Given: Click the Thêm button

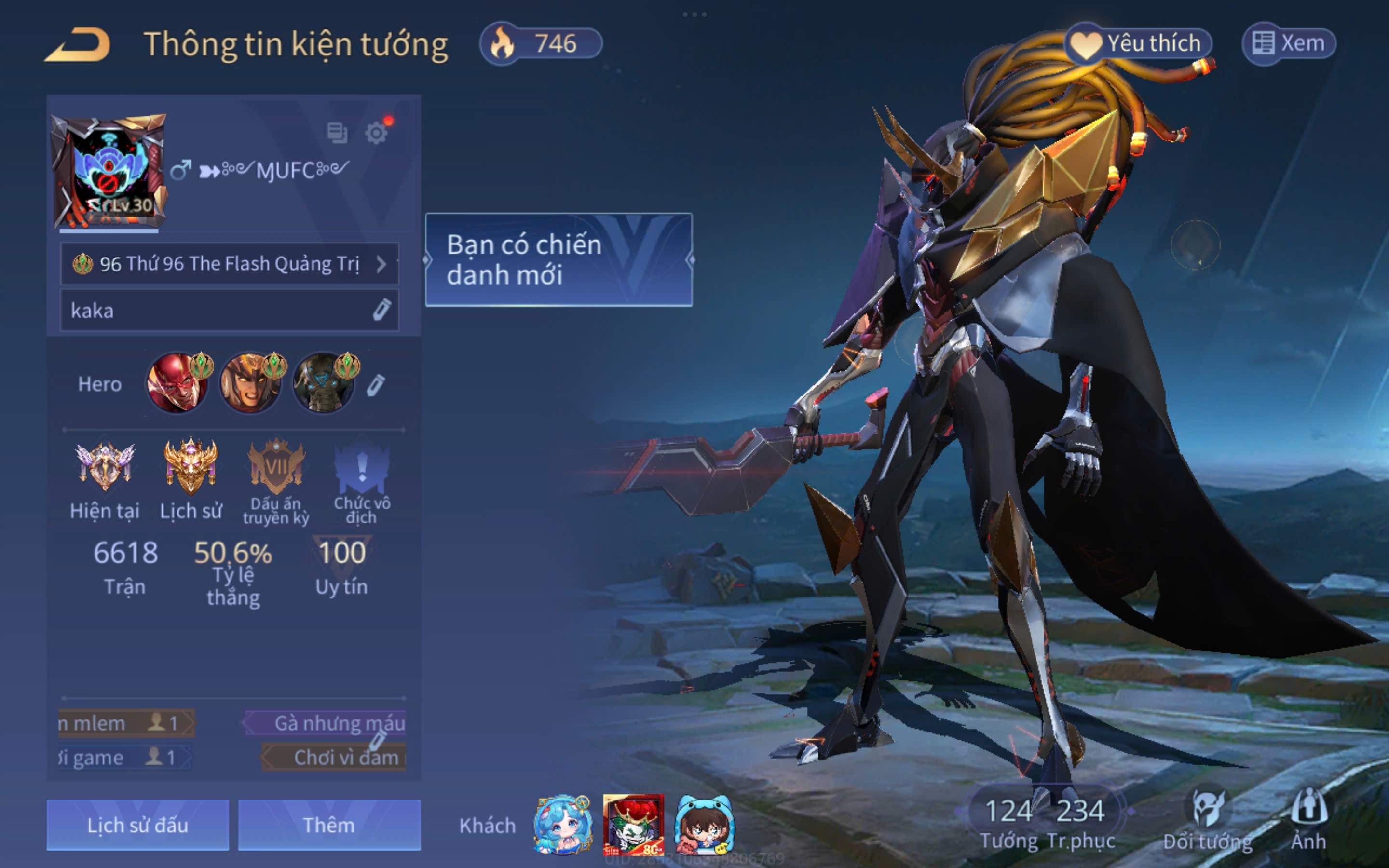Looking at the screenshot, I should click(x=329, y=825).
